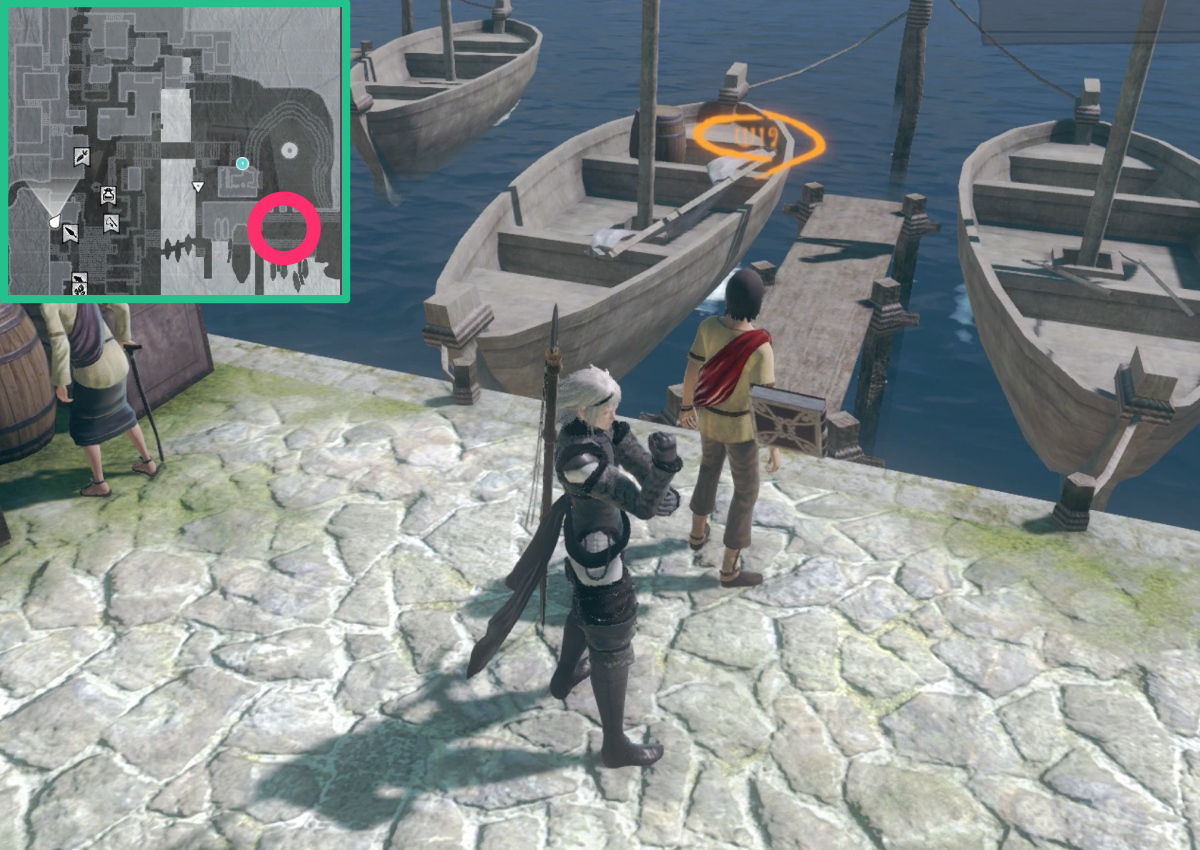Screen dimensions: 1200x850
Task: Click the blade weapon shop marker
Action: pos(71,233)
